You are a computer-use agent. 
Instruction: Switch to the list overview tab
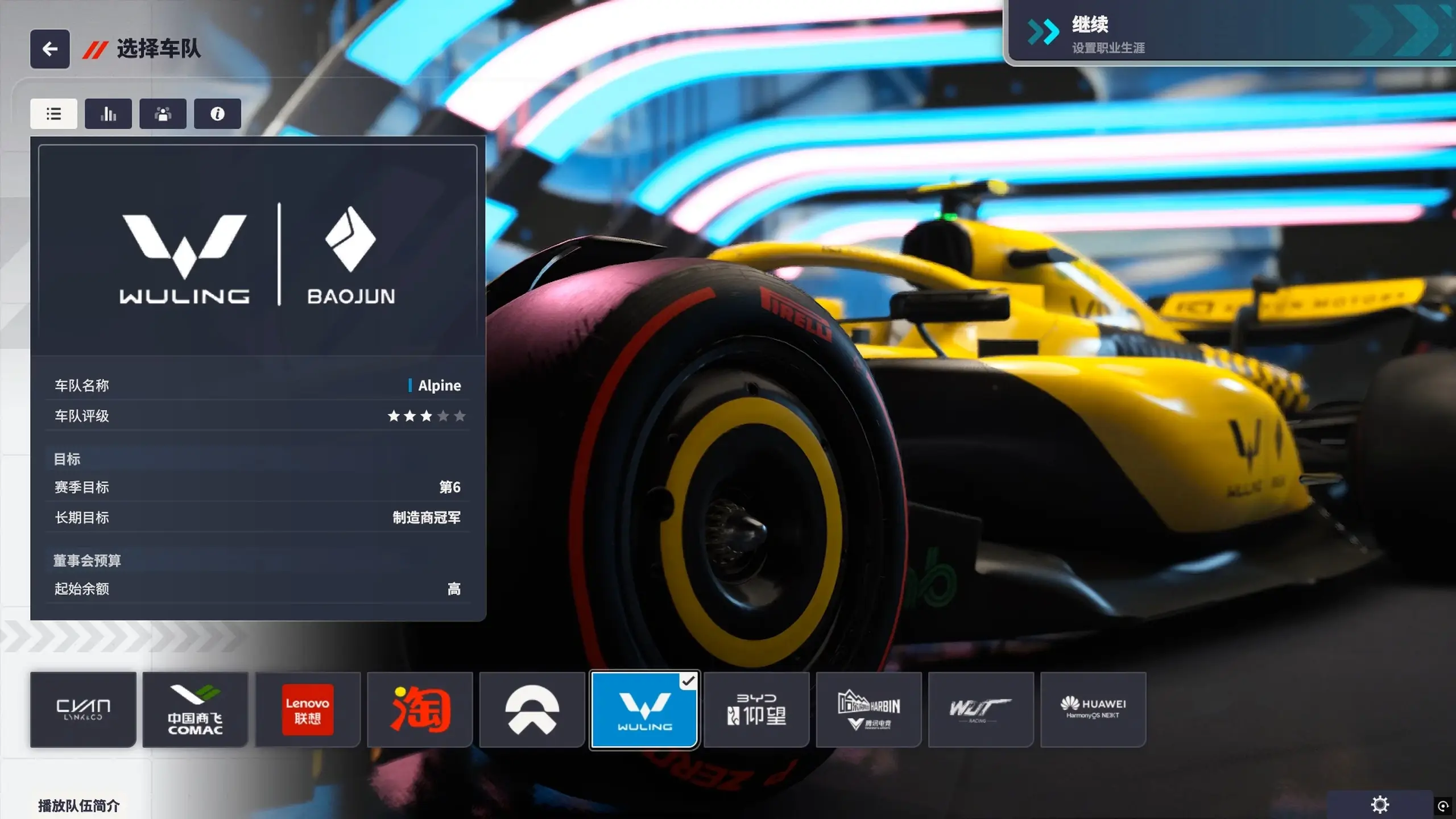[x=53, y=114]
